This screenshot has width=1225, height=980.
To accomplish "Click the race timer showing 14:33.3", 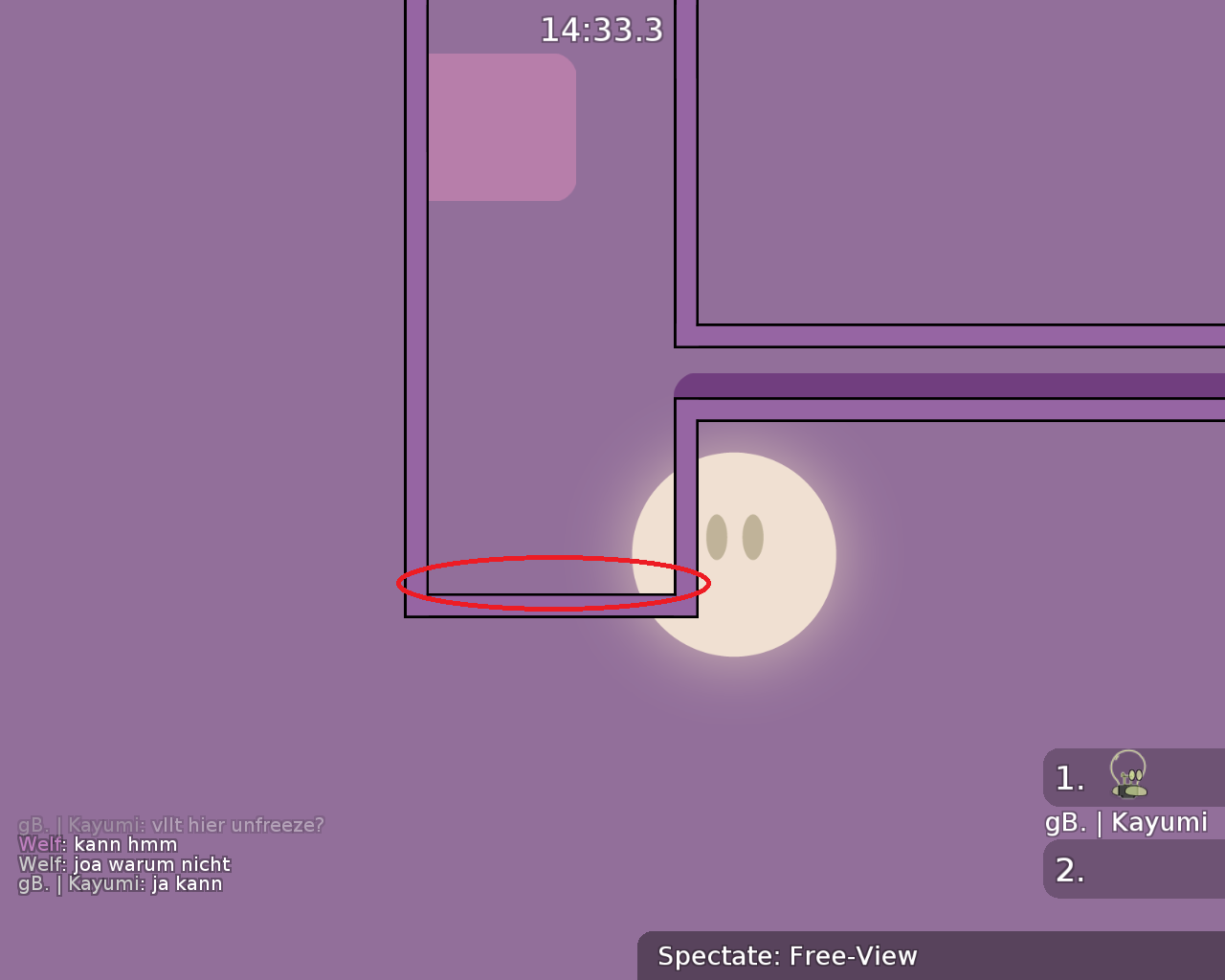I will tap(601, 29).
